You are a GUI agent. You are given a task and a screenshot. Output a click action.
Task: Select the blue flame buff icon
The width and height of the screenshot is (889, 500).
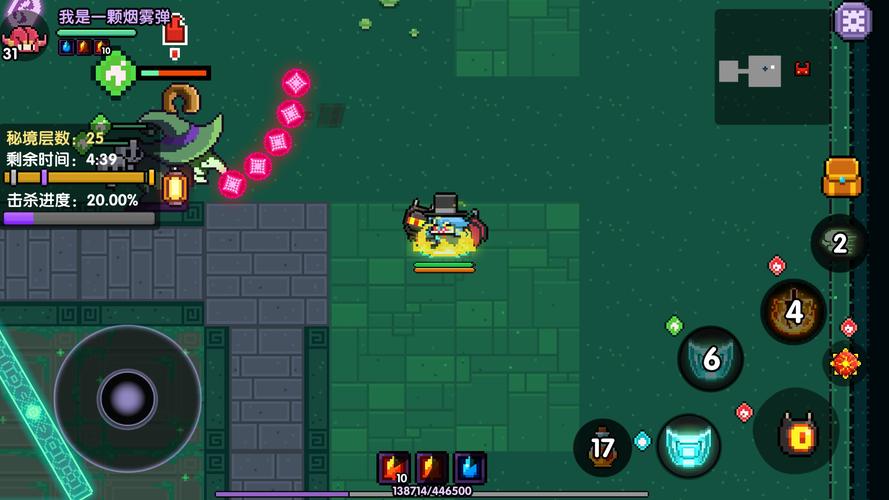471,467
